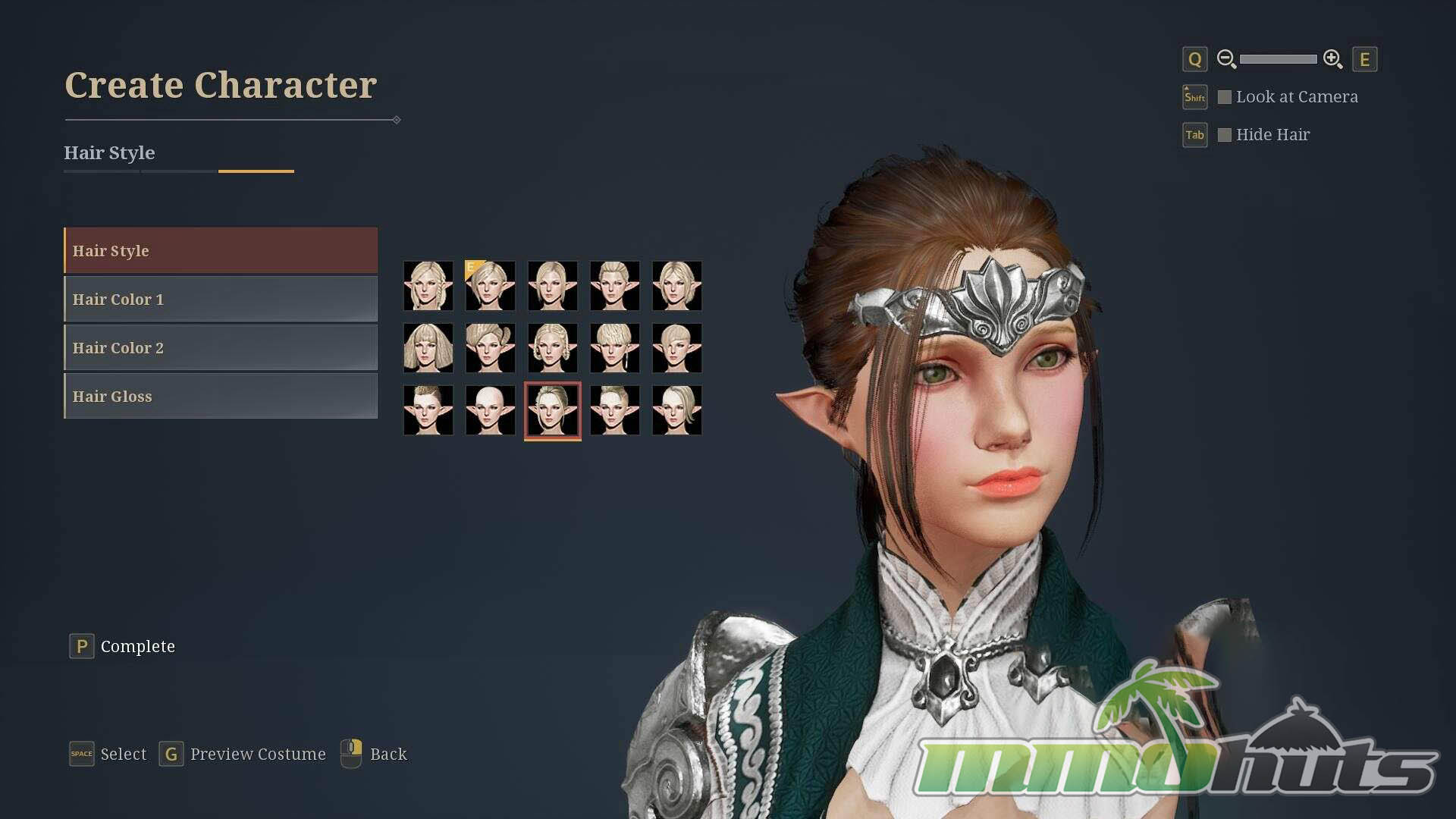Open the Hair Color 2 option
This screenshot has height=819, width=1456.
(221, 347)
